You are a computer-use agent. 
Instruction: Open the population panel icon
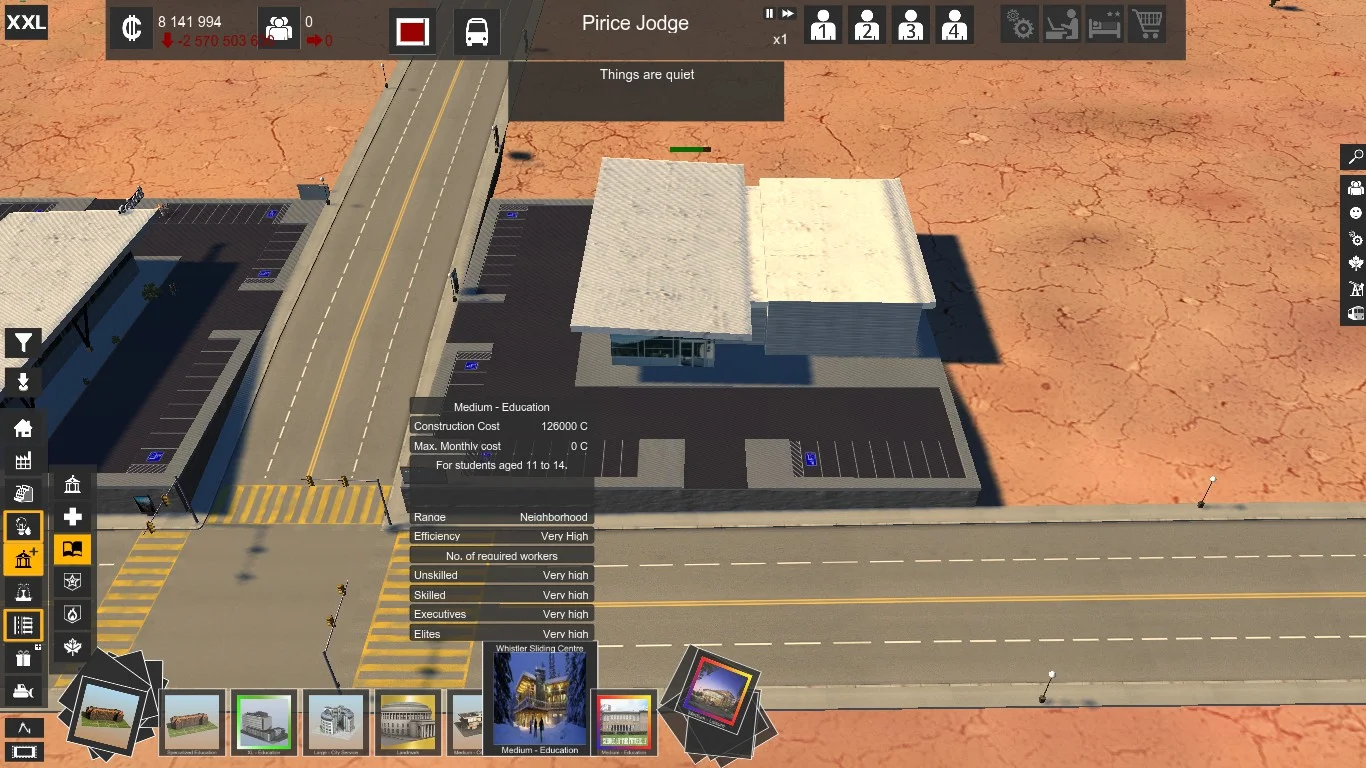click(279, 29)
